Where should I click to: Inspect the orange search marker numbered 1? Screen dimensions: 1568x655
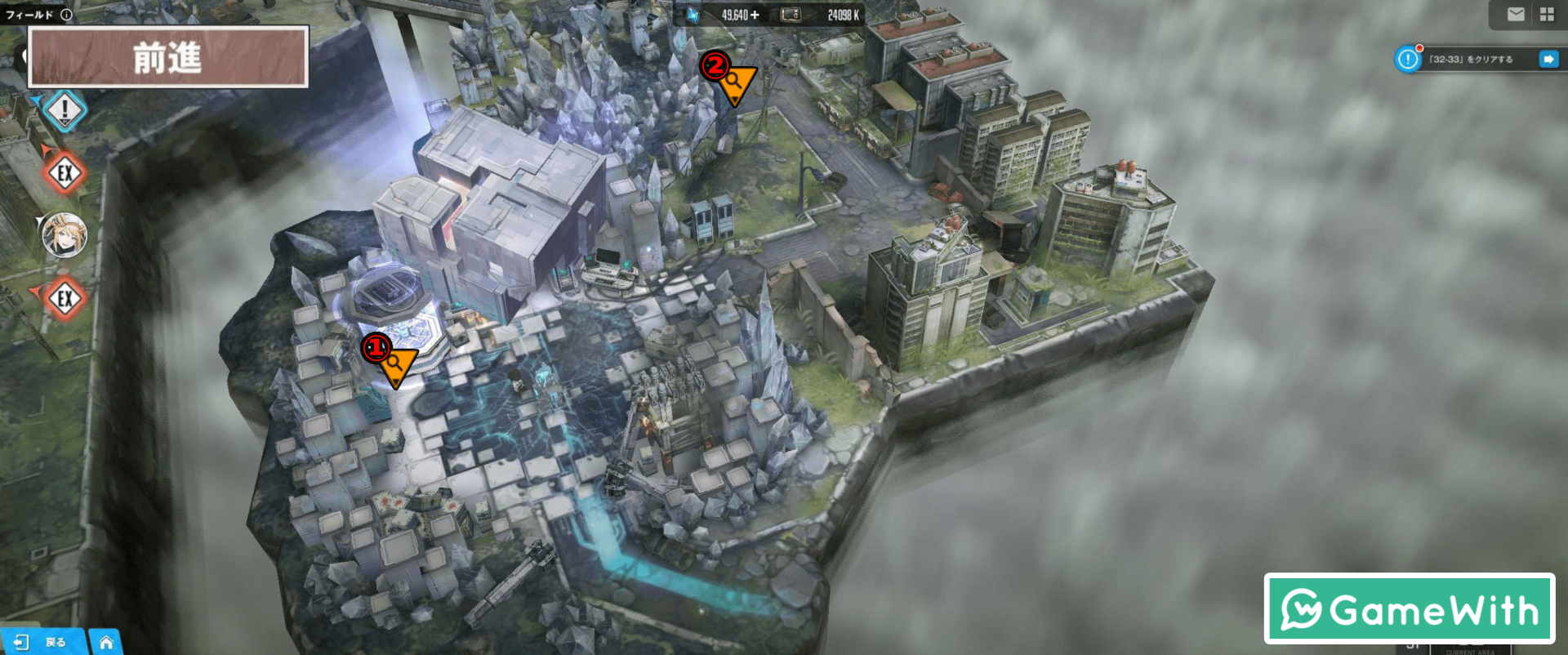coord(396,363)
